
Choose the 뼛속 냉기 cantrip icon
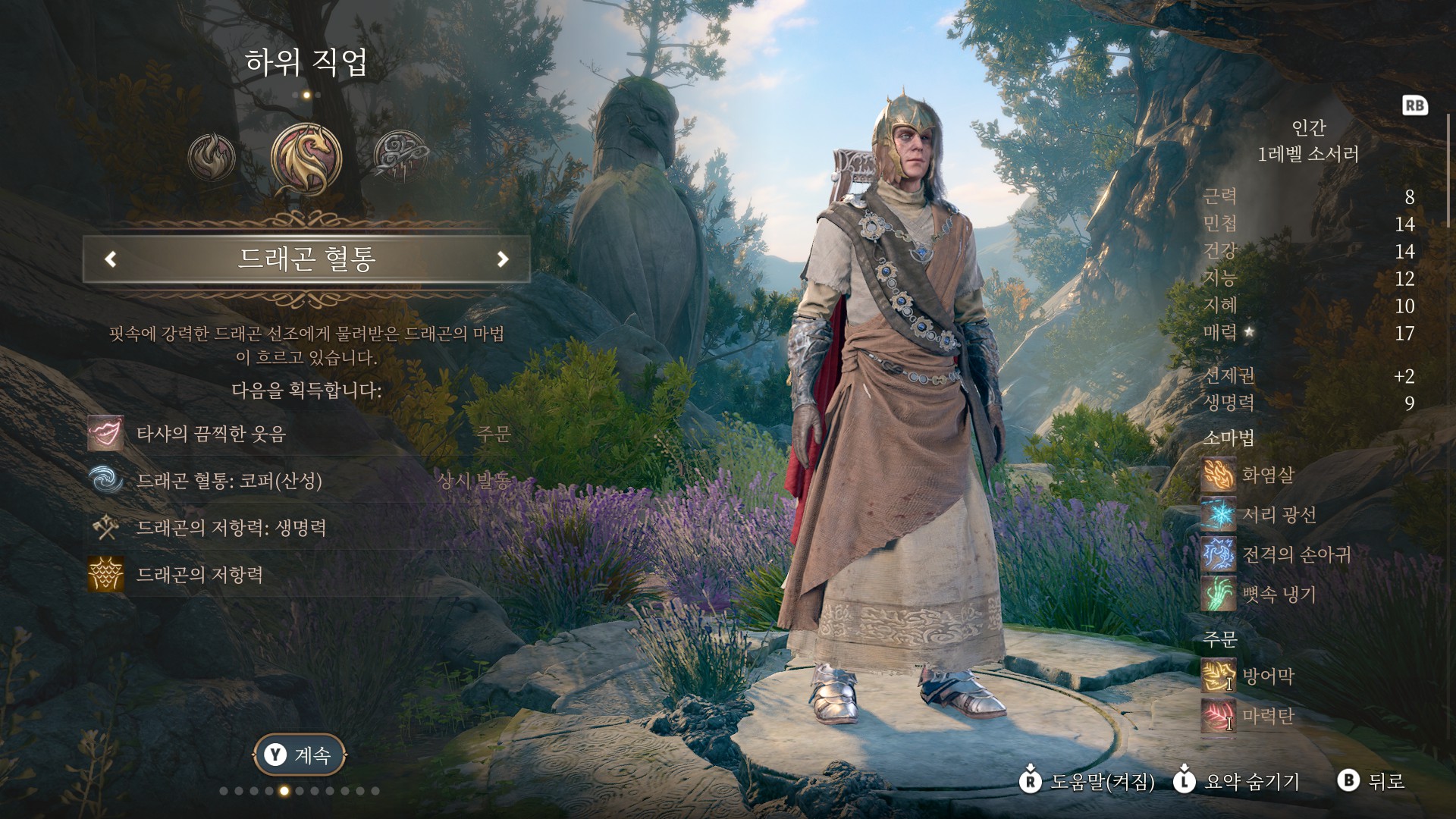[x=1218, y=594]
